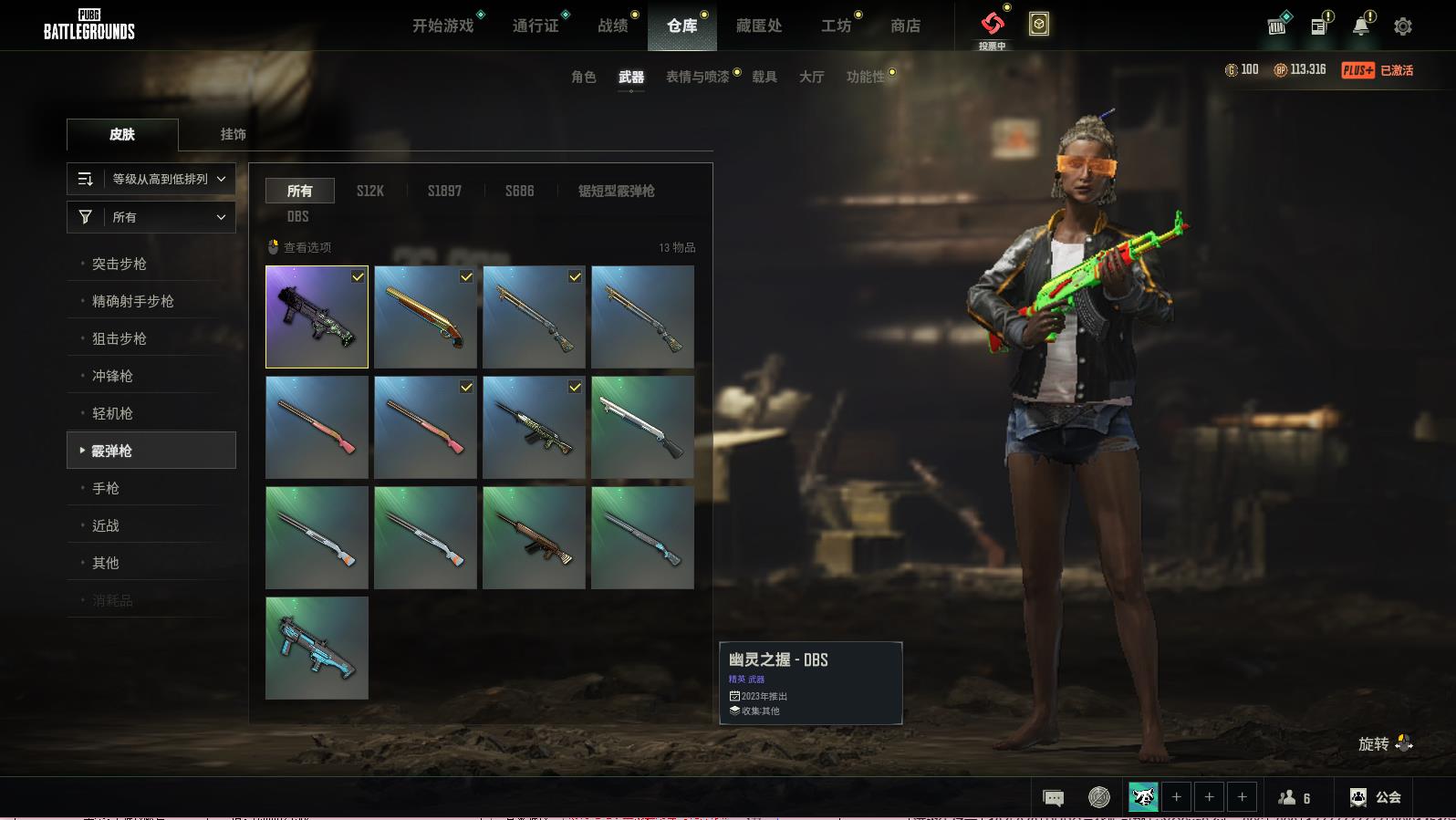
Task: Go to the 通行证 pass page
Action: (x=536, y=26)
